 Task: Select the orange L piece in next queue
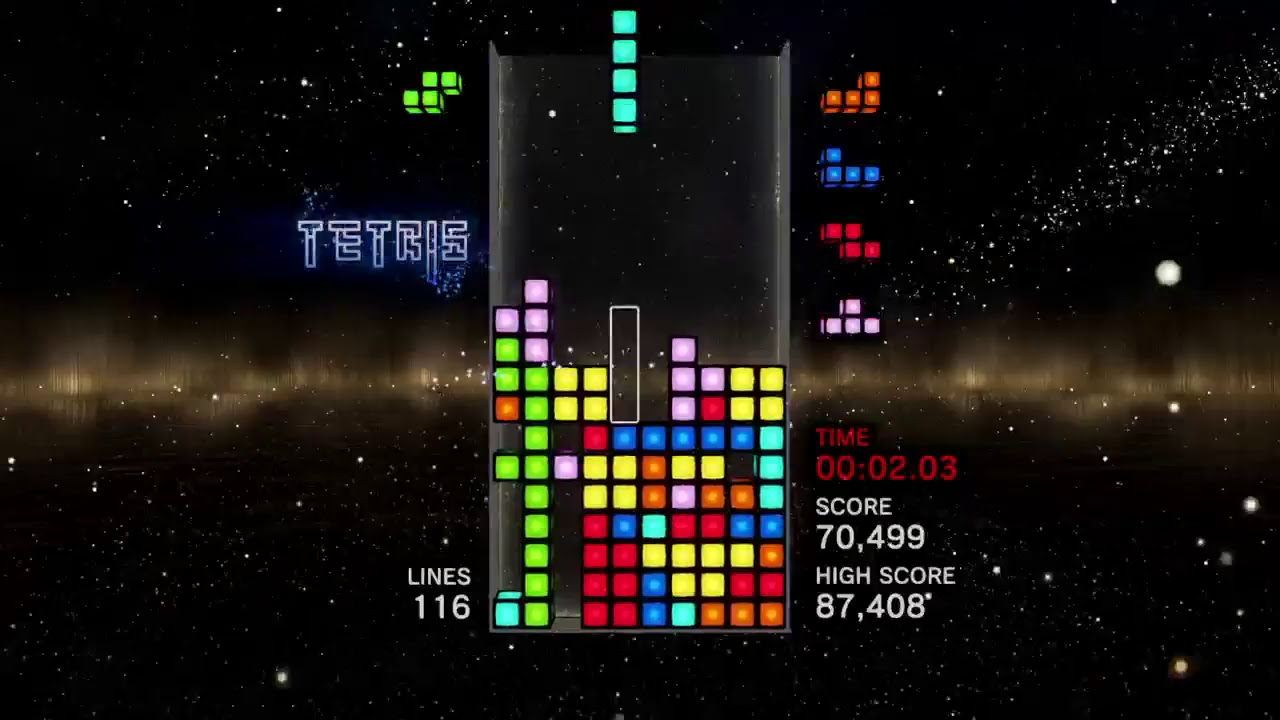(851, 94)
